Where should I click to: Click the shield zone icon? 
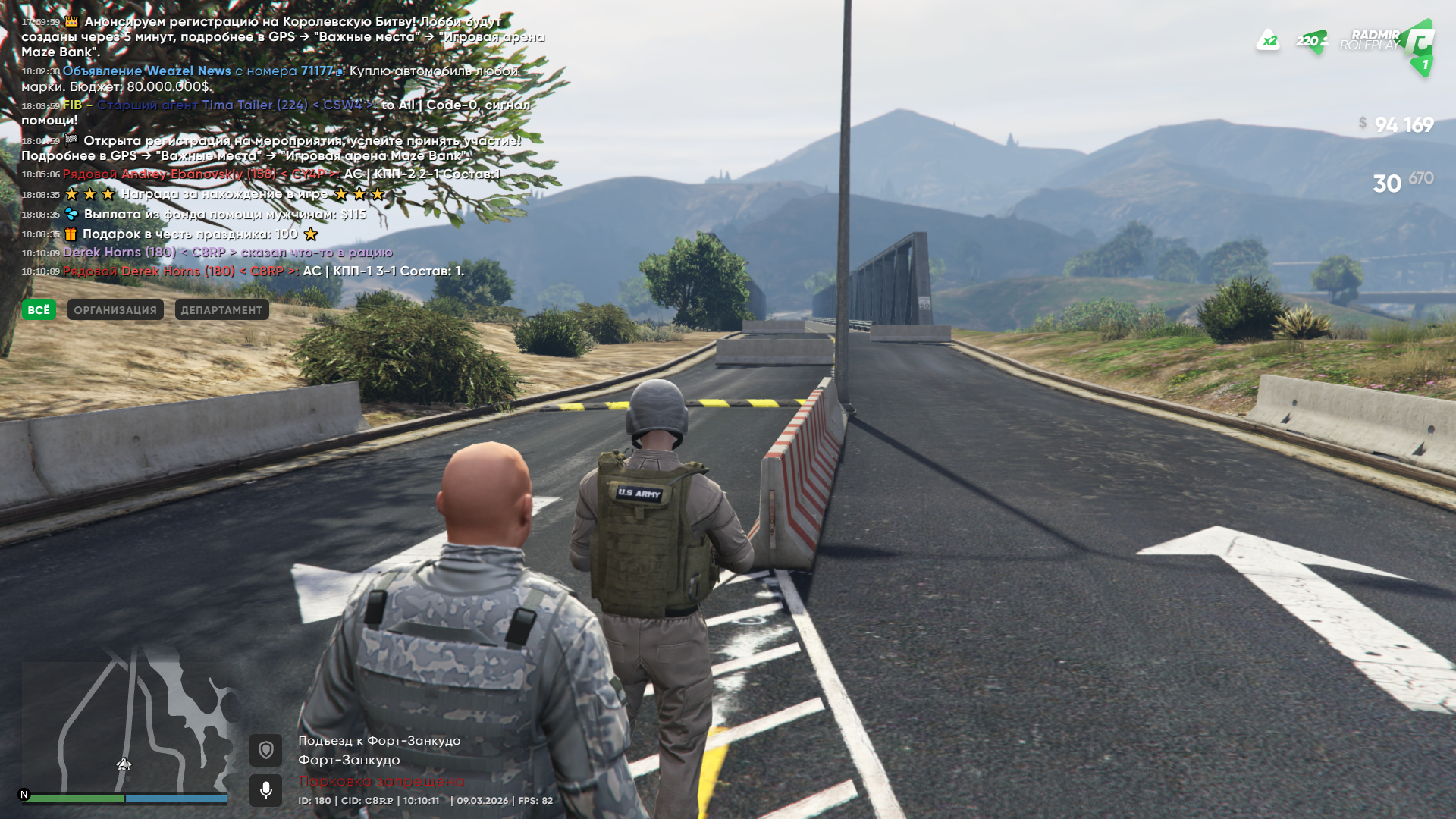[265, 750]
